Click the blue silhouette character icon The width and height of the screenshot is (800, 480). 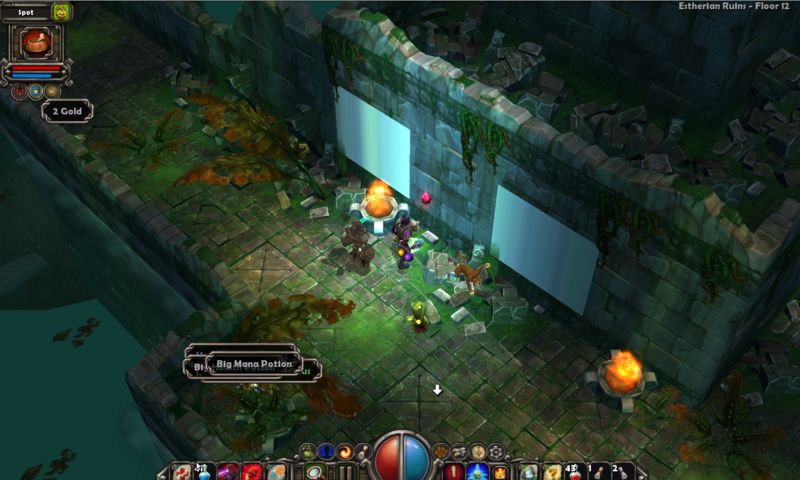click(x=327, y=451)
